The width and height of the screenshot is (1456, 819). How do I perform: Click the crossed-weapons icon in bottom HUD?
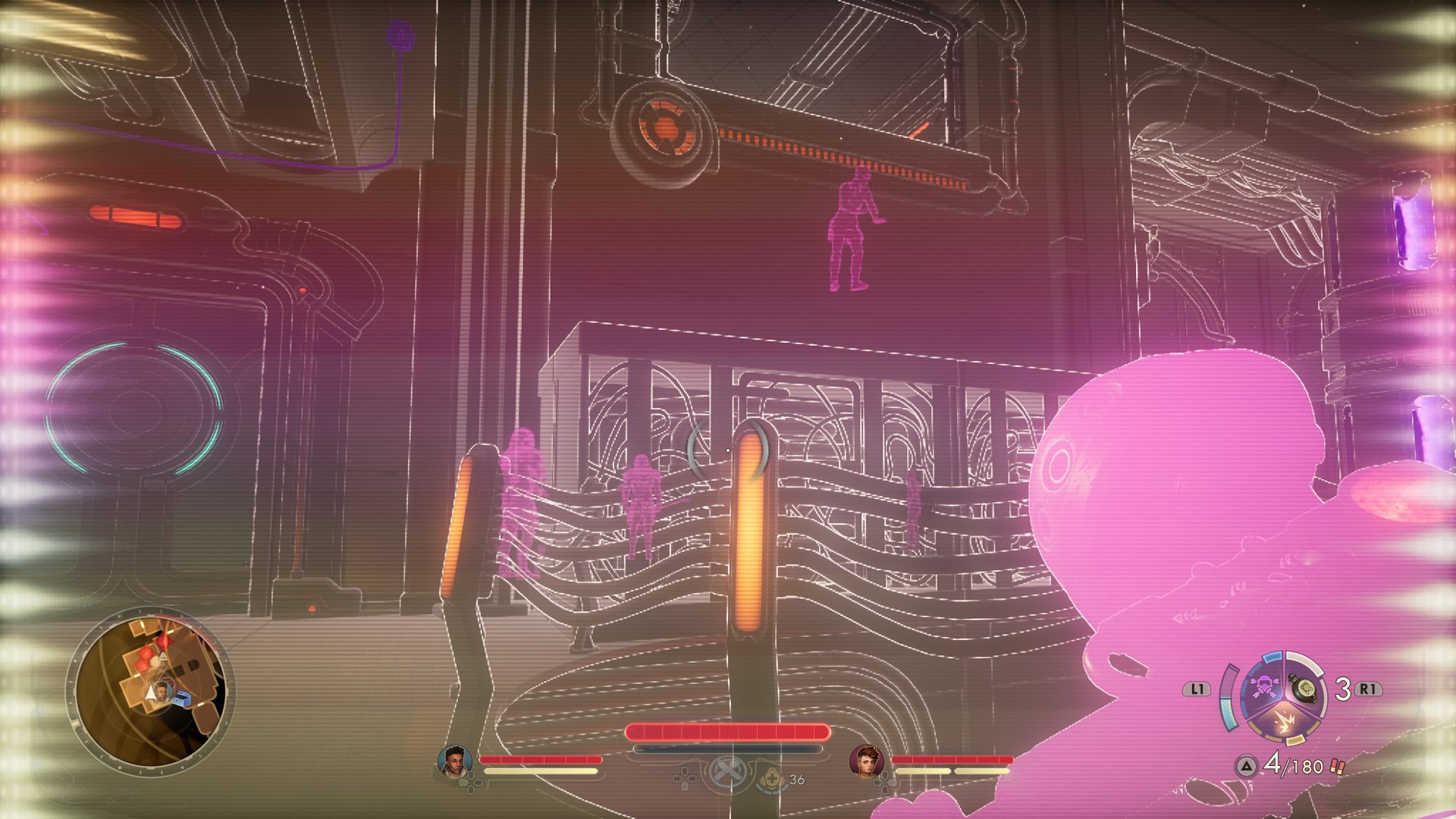tap(727, 771)
